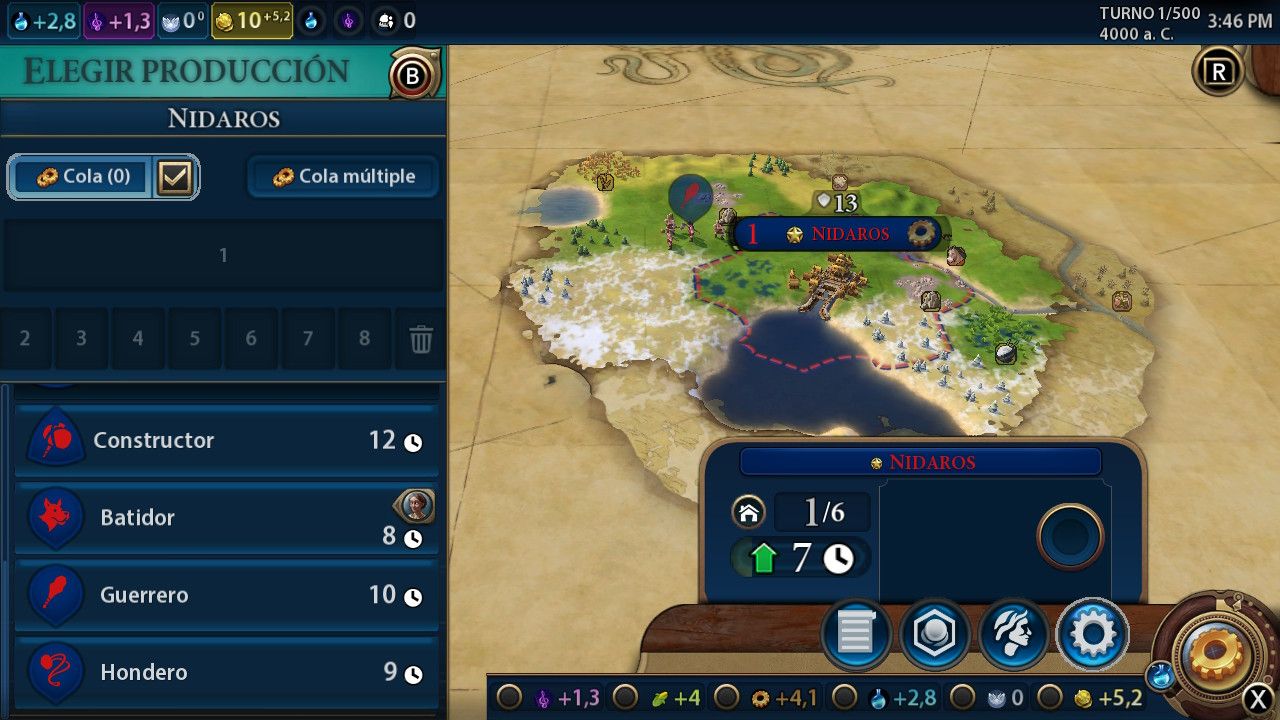Image resolution: width=1280 pixels, height=720 pixels.
Task: Clear queue with the trash can icon
Action: click(421, 340)
